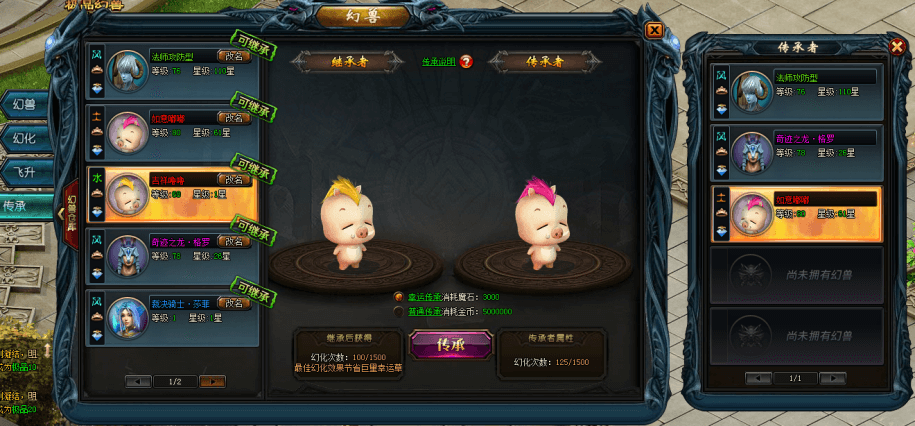Open the 传承说明 help link
This screenshot has height=426, width=915.
click(439, 62)
